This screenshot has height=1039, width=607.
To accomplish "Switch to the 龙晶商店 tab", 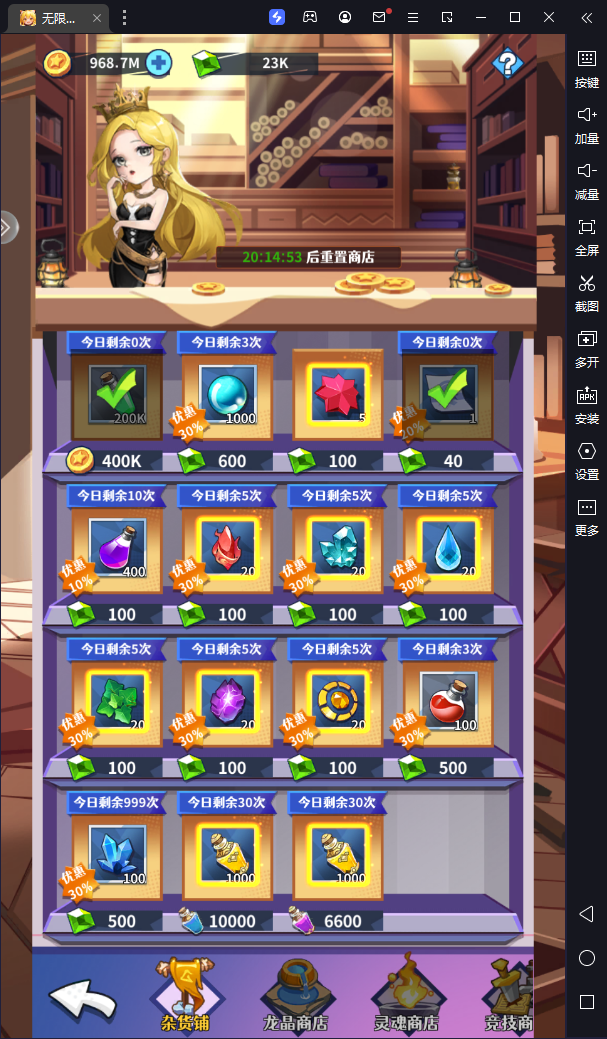I will tap(293, 996).
